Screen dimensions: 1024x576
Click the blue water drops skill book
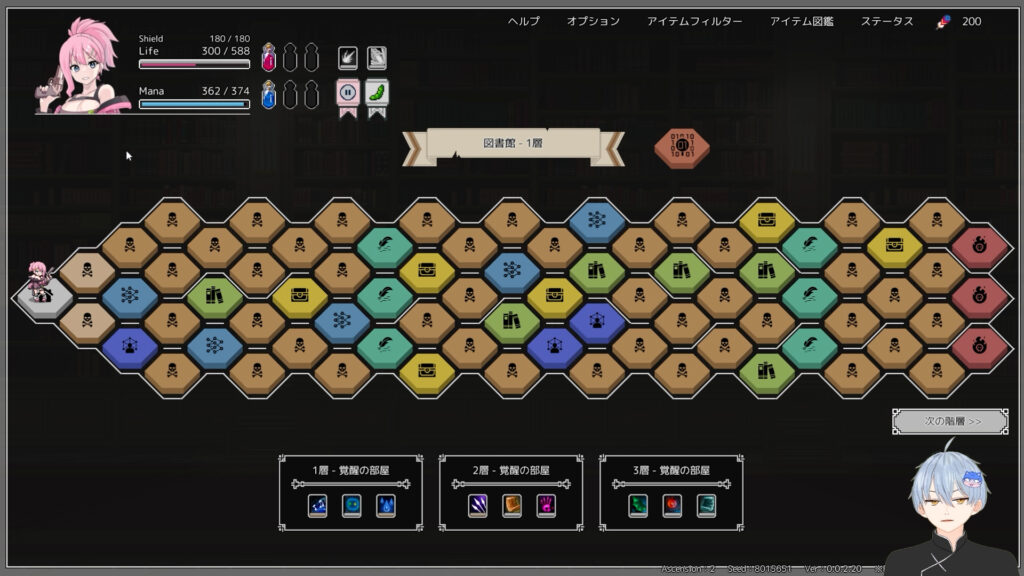coord(385,505)
